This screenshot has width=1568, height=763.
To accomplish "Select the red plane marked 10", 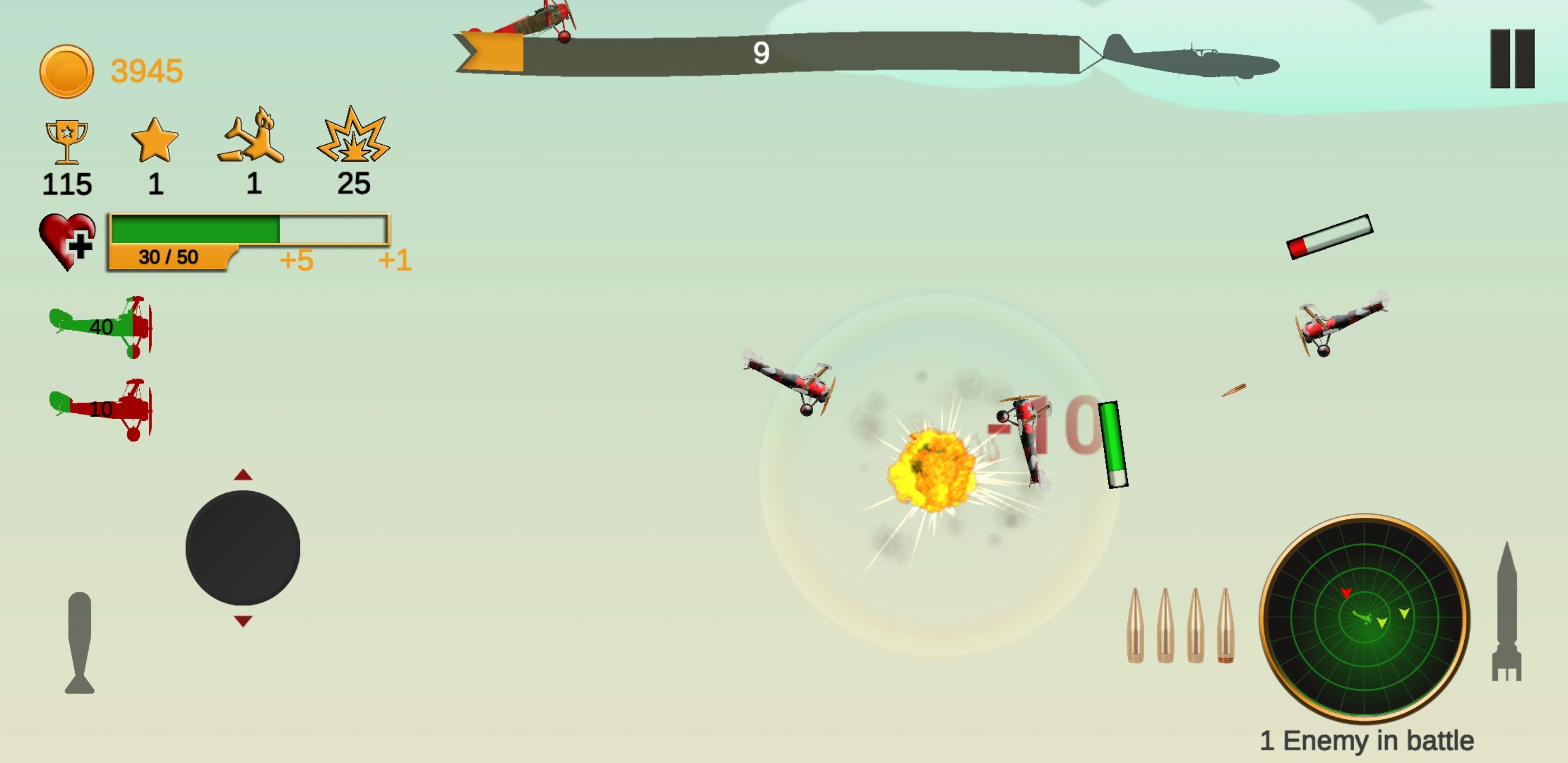I will pos(101,409).
